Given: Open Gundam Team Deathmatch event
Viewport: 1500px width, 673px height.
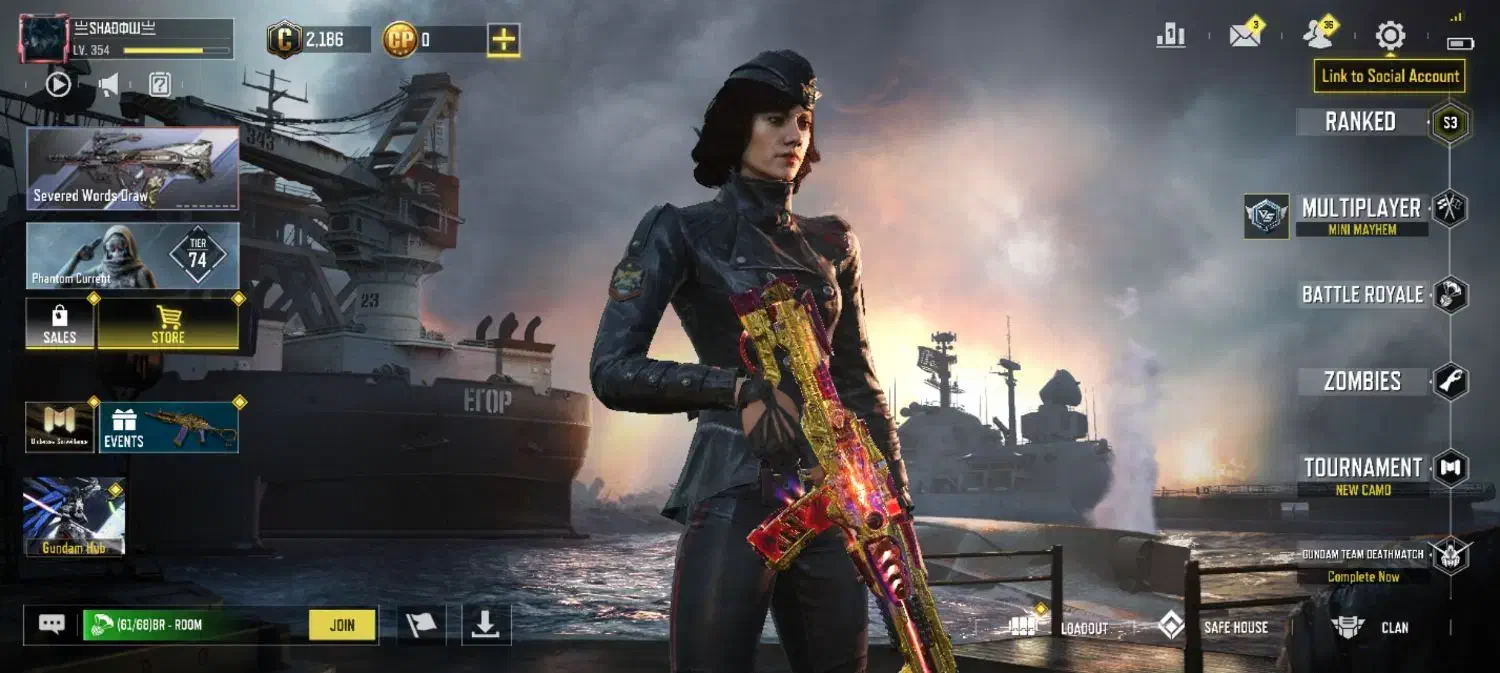Looking at the screenshot, I should (1363, 556).
